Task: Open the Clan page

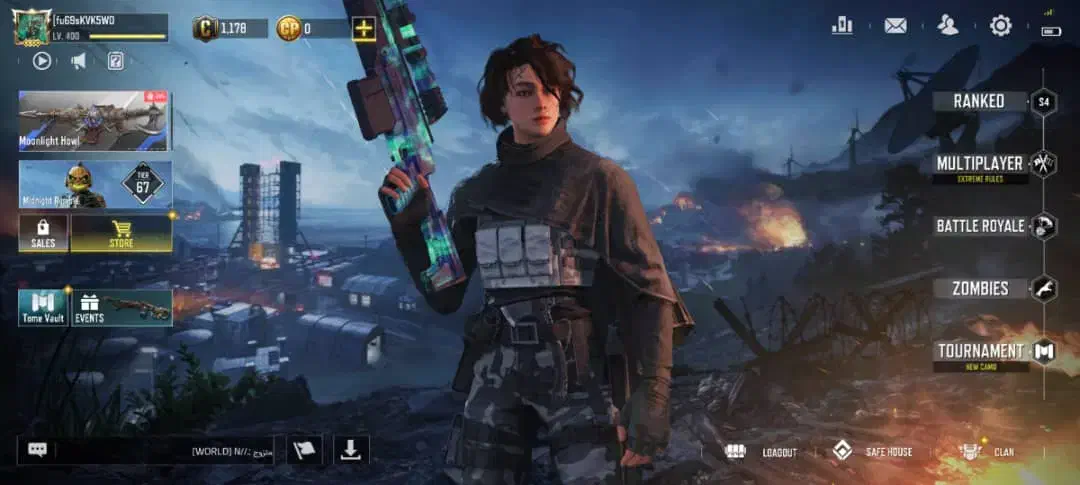Action: click(988, 452)
